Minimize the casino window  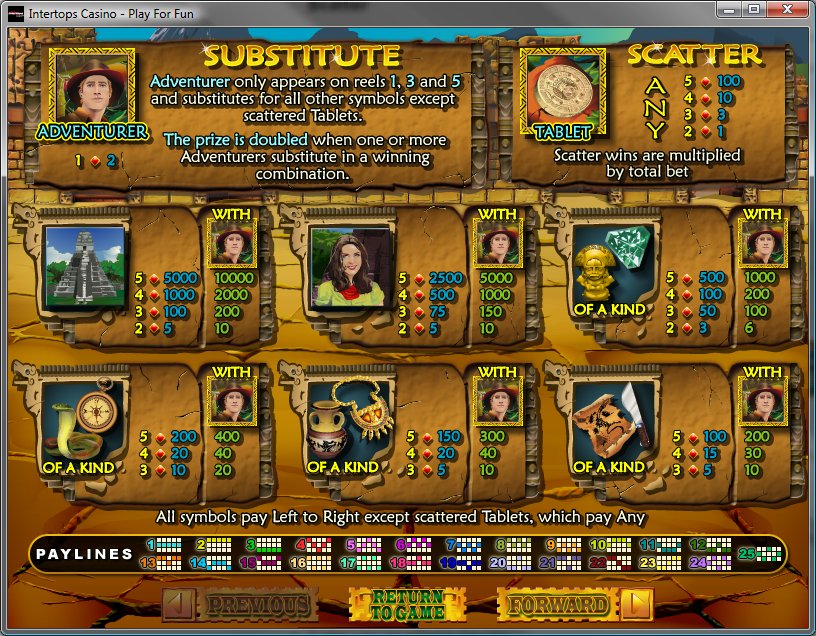click(x=729, y=10)
